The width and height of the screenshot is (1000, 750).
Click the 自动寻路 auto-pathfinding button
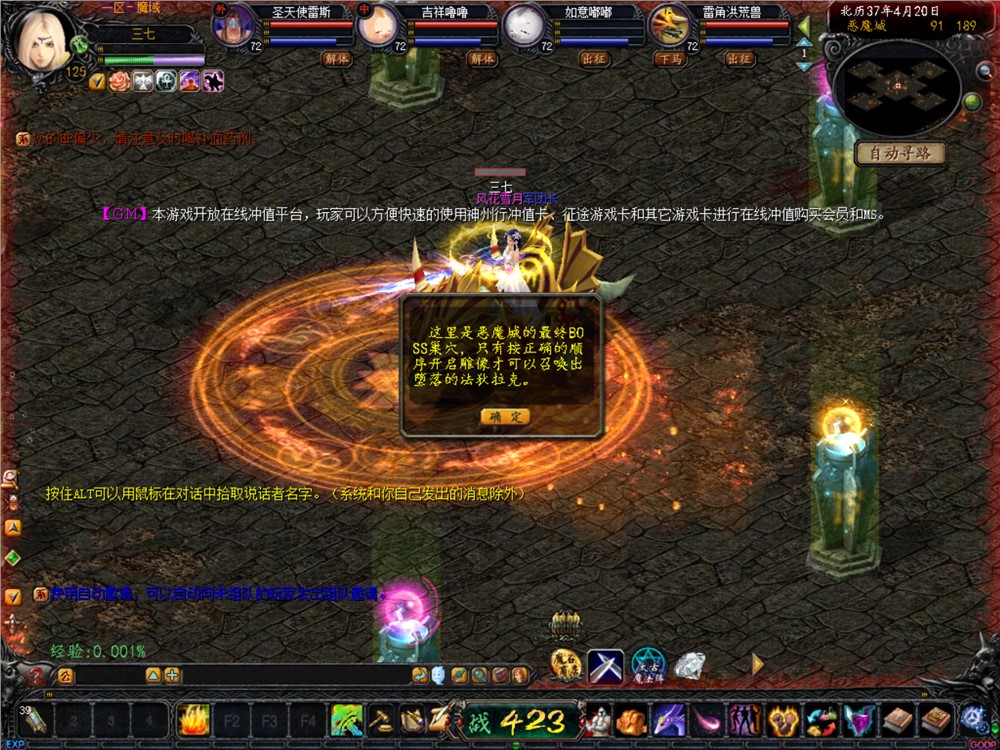coord(900,154)
